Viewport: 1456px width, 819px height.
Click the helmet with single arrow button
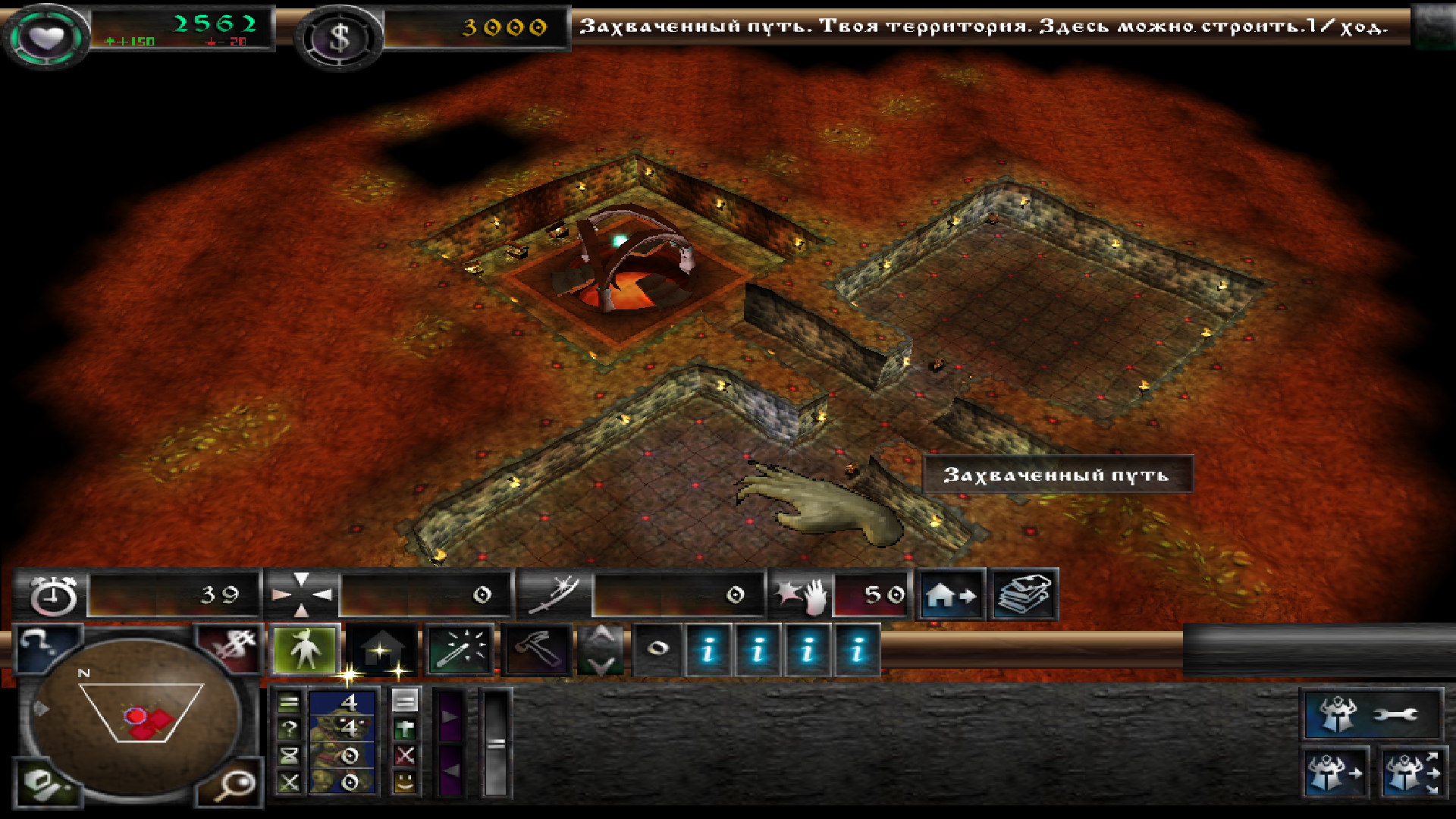(x=1335, y=773)
